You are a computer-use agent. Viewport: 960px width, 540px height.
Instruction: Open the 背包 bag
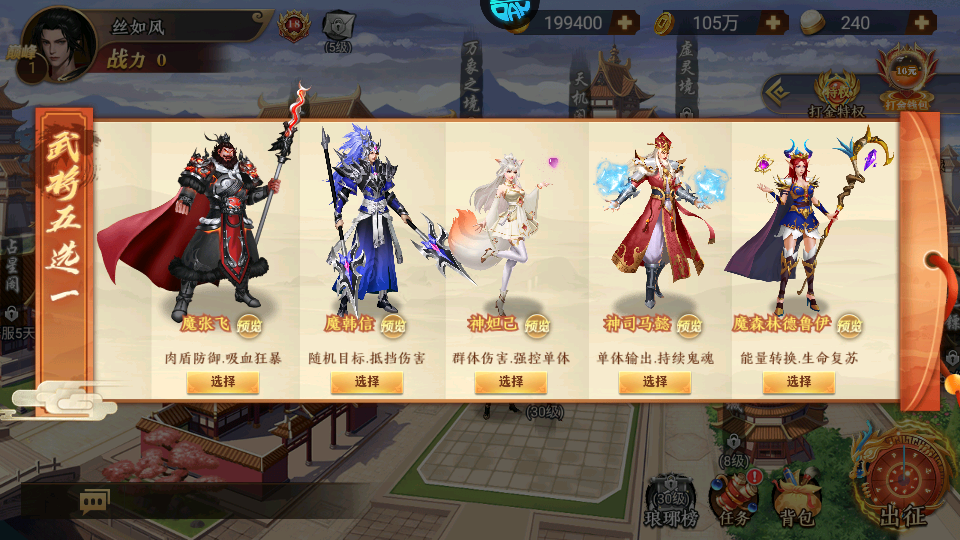[x=797, y=502]
